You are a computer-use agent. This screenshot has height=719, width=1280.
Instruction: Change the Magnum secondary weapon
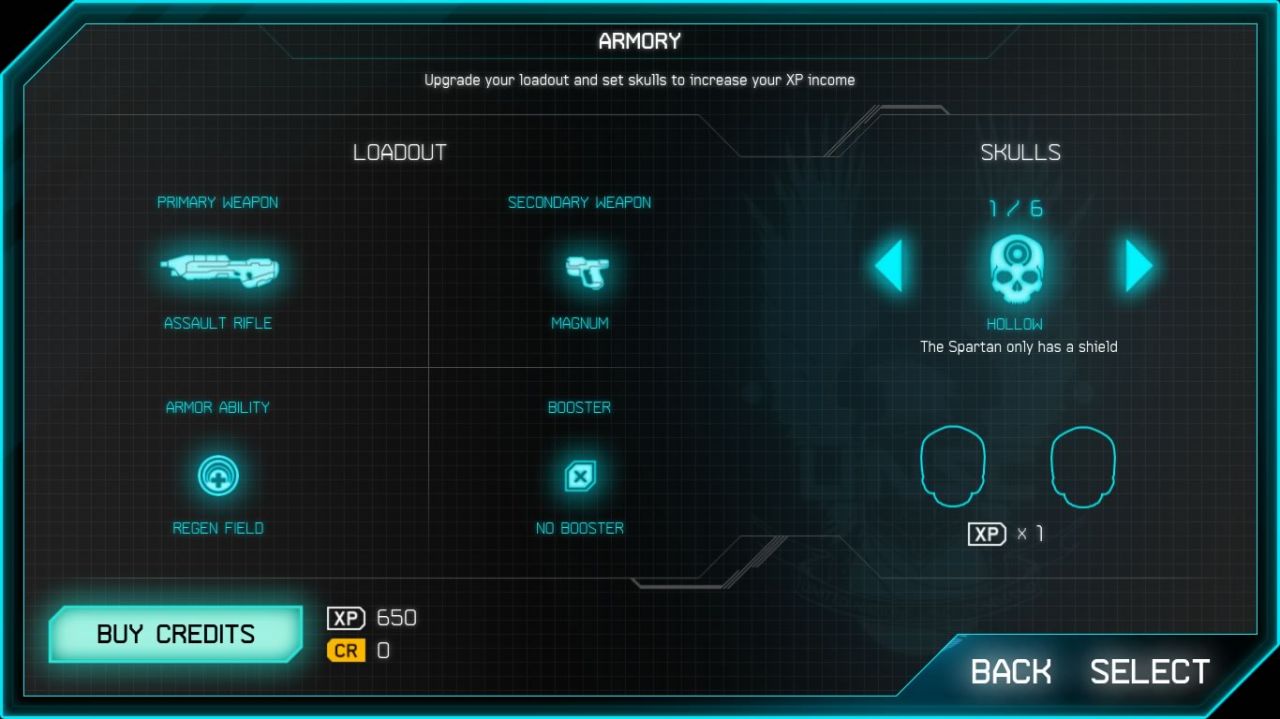[x=580, y=270]
